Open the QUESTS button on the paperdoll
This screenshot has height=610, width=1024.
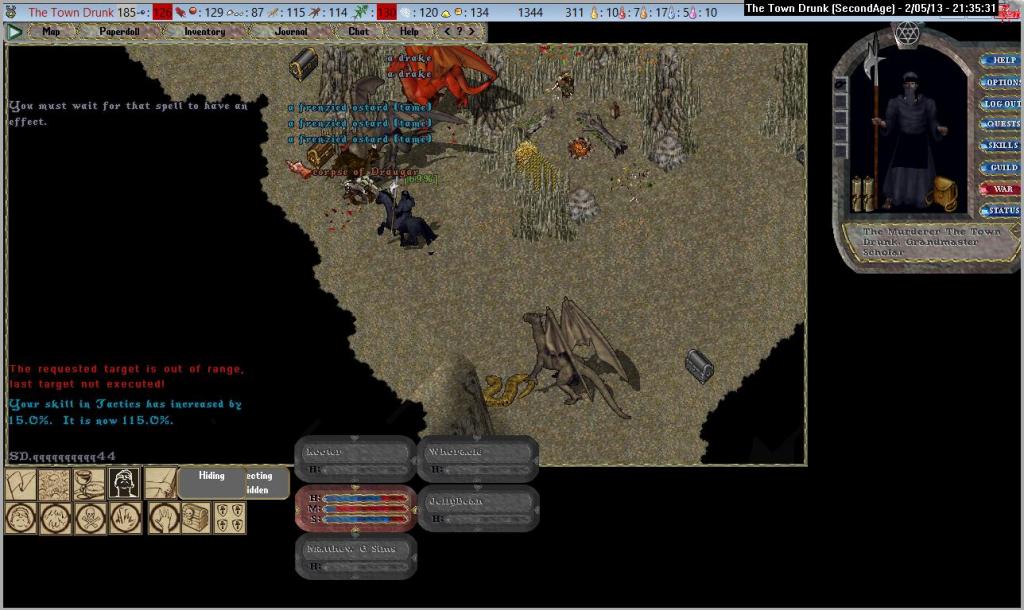click(1002, 125)
